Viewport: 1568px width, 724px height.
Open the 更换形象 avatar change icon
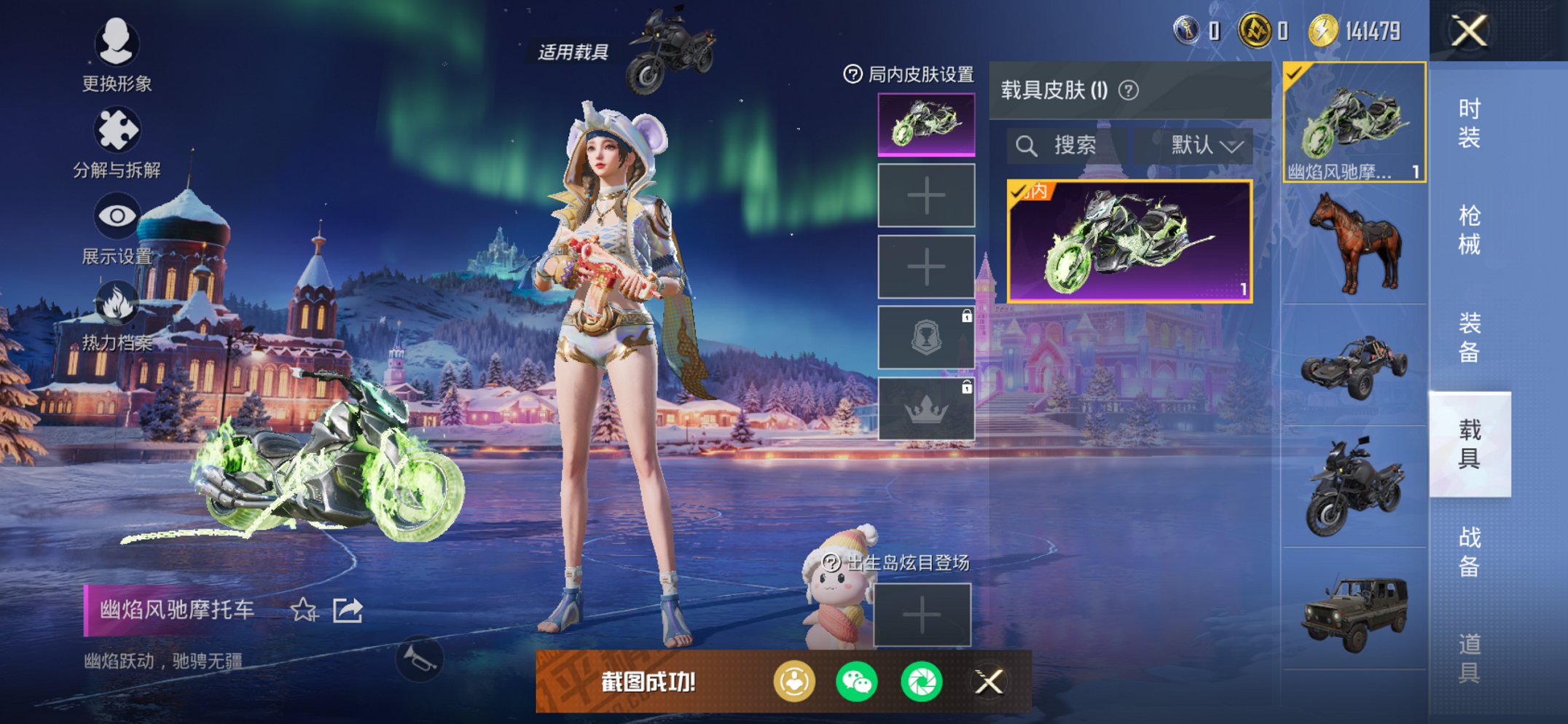point(117,45)
